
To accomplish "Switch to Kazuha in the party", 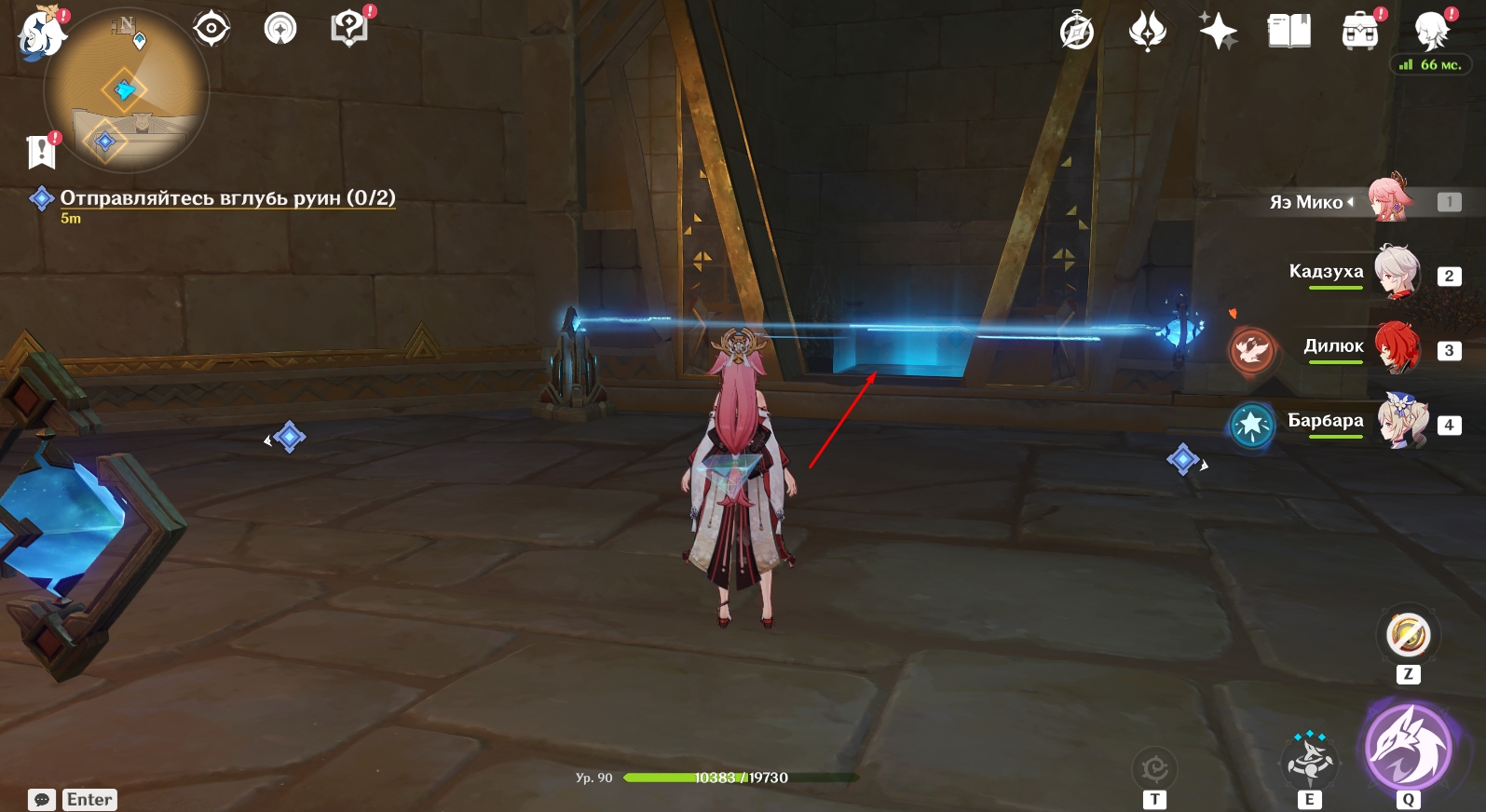I will coord(1396,273).
